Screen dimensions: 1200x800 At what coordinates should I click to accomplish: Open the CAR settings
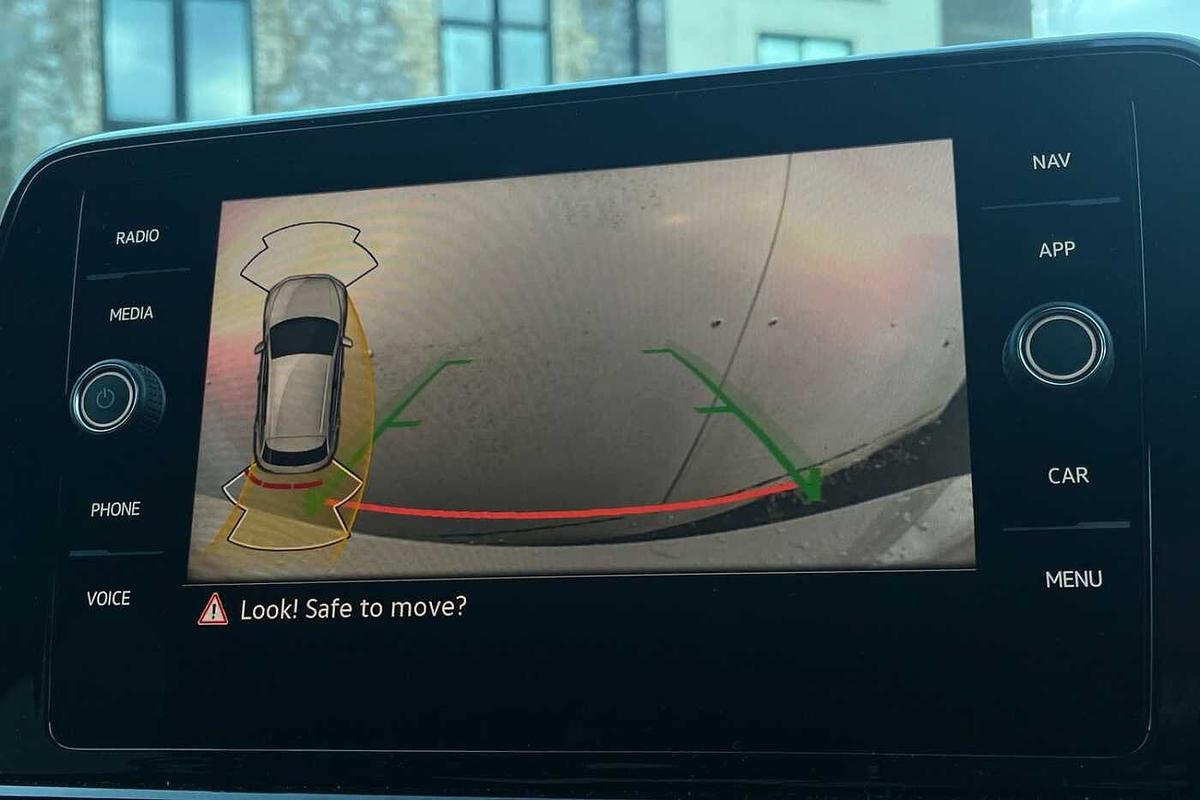(x=1067, y=476)
